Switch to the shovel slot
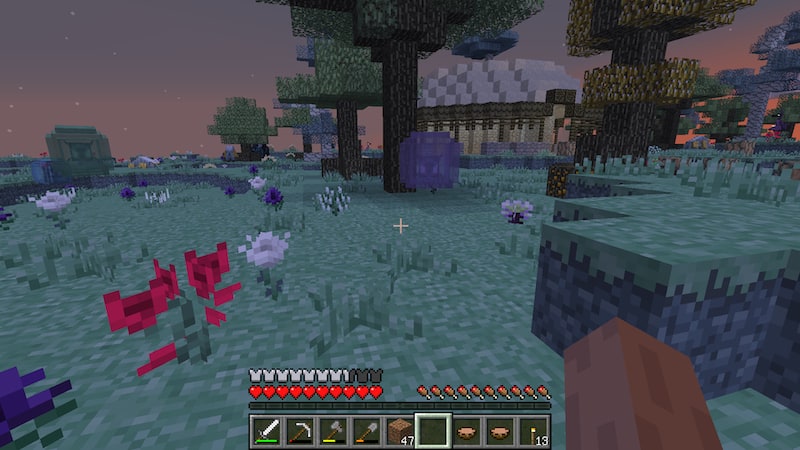800x450 pixels. coord(367,431)
